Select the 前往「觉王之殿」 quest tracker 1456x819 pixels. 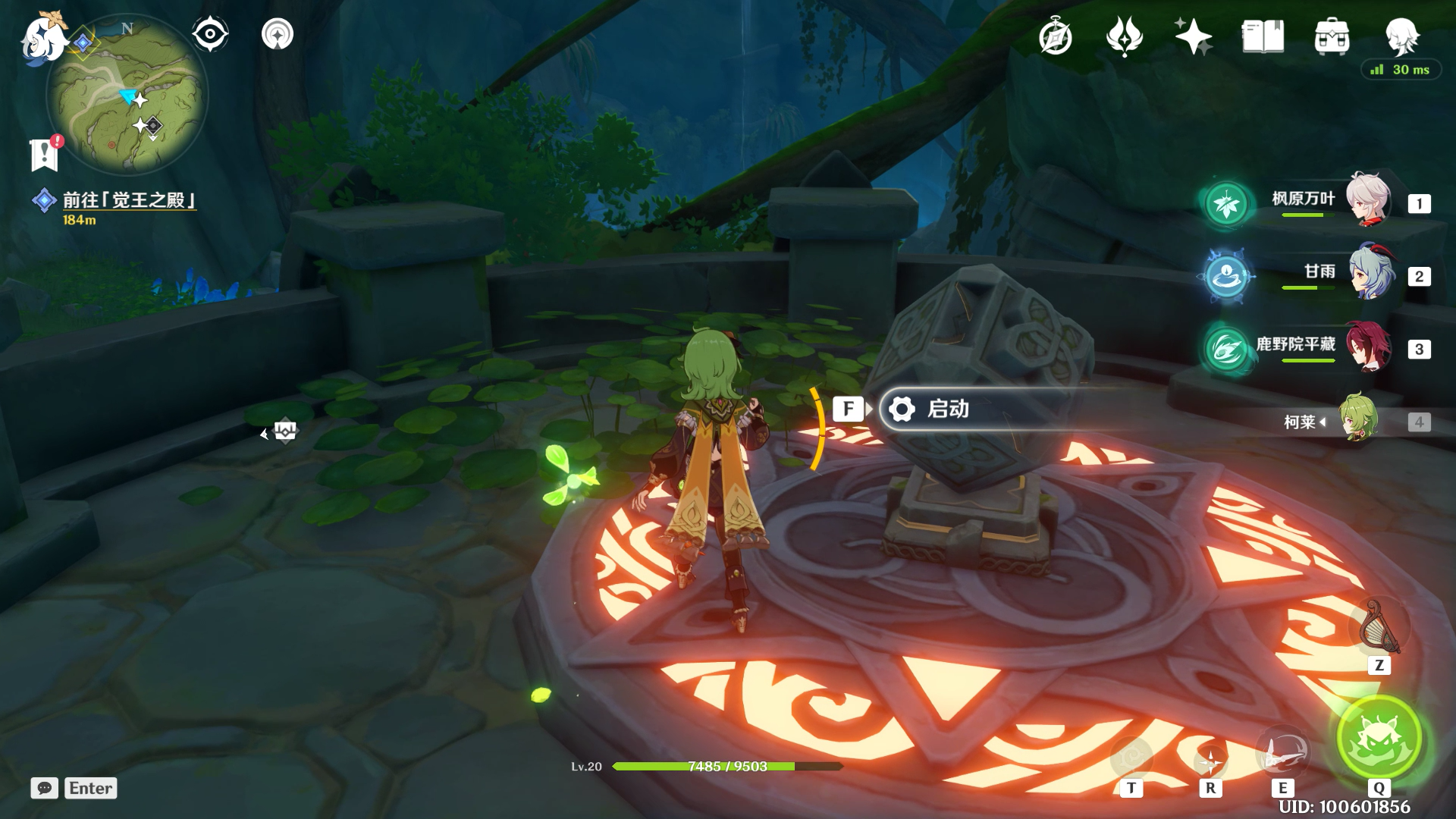[129, 200]
